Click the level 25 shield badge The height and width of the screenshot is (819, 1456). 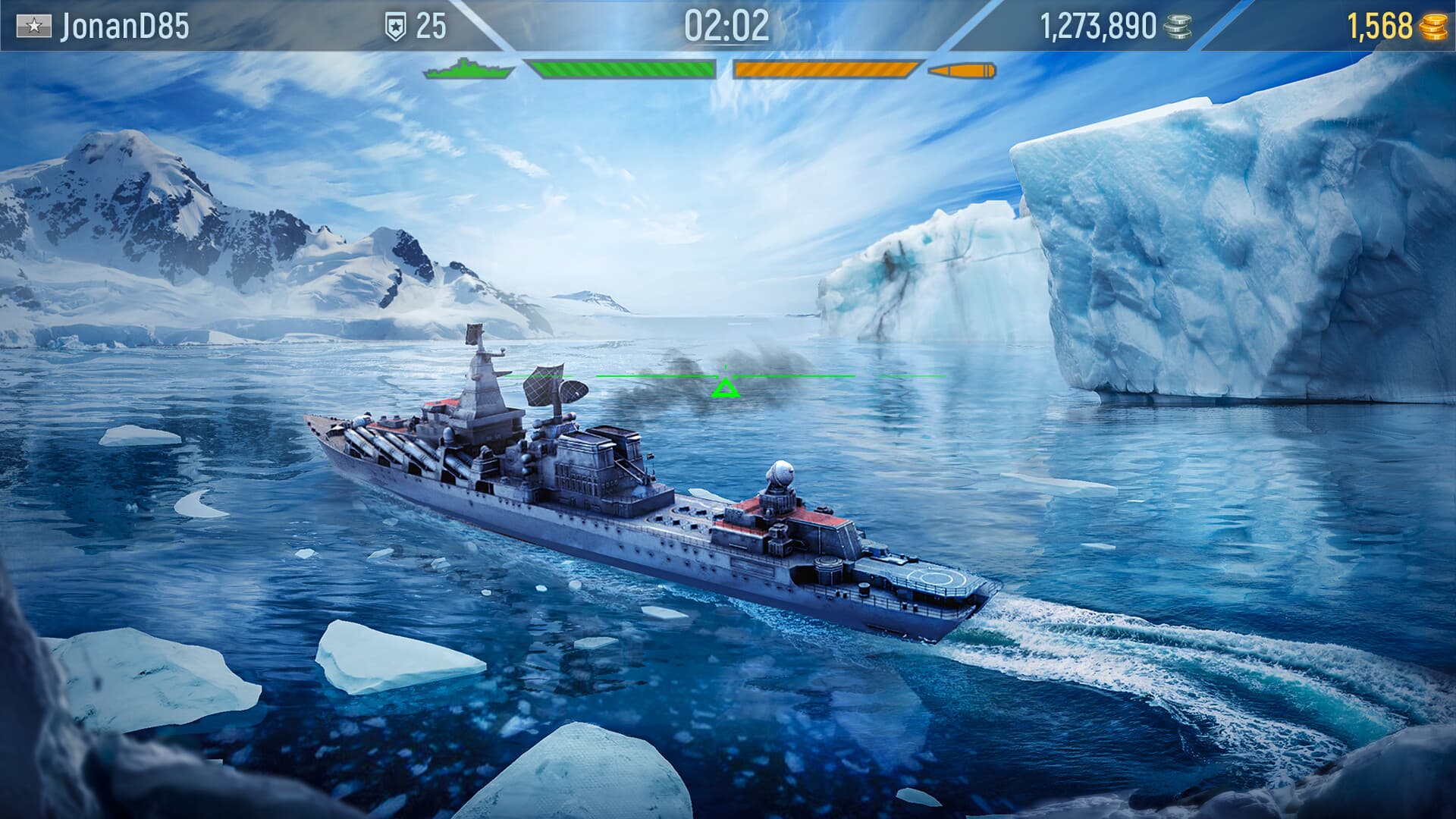click(397, 24)
